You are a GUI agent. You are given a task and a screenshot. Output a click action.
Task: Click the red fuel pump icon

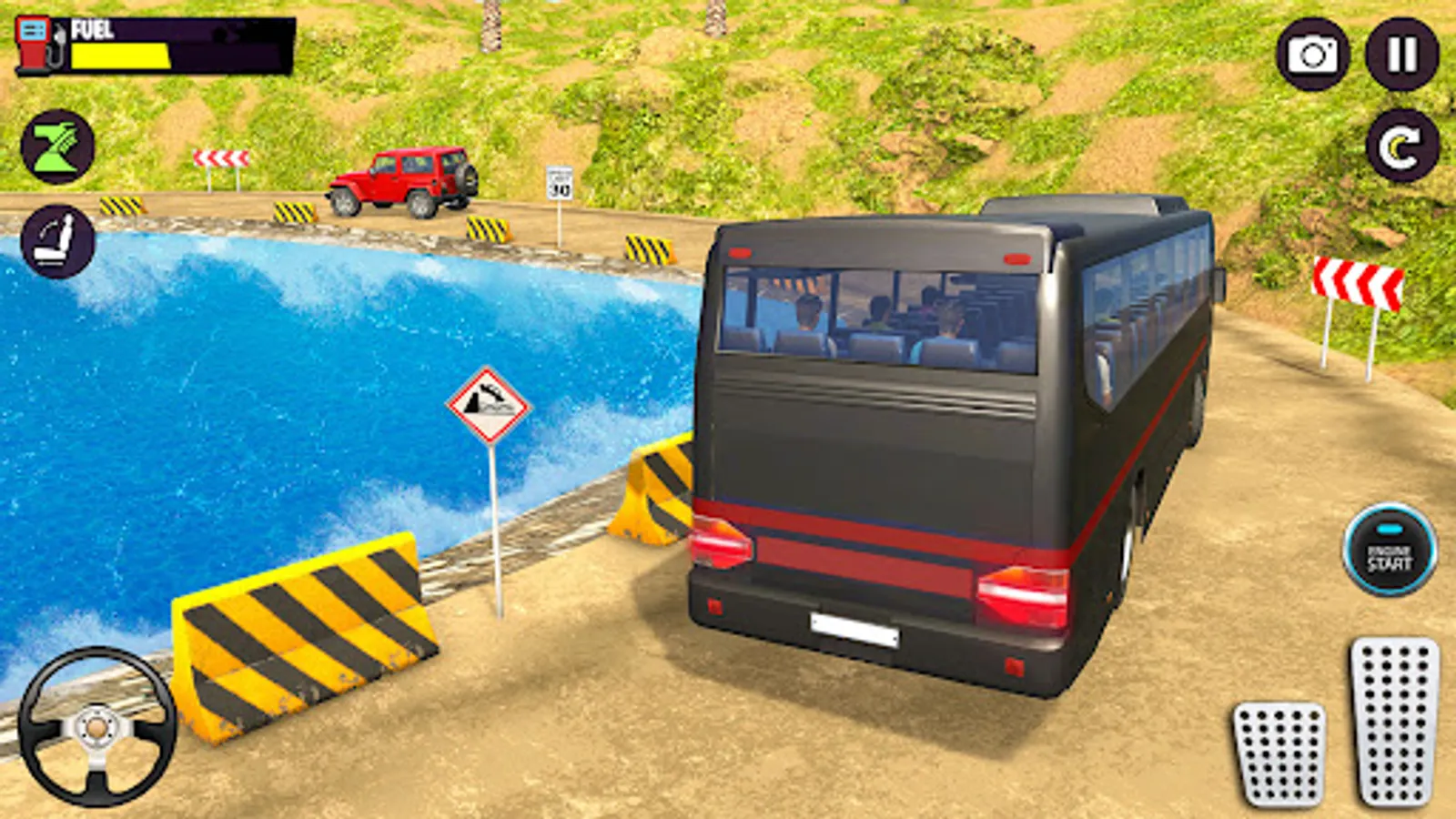[32, 41]
